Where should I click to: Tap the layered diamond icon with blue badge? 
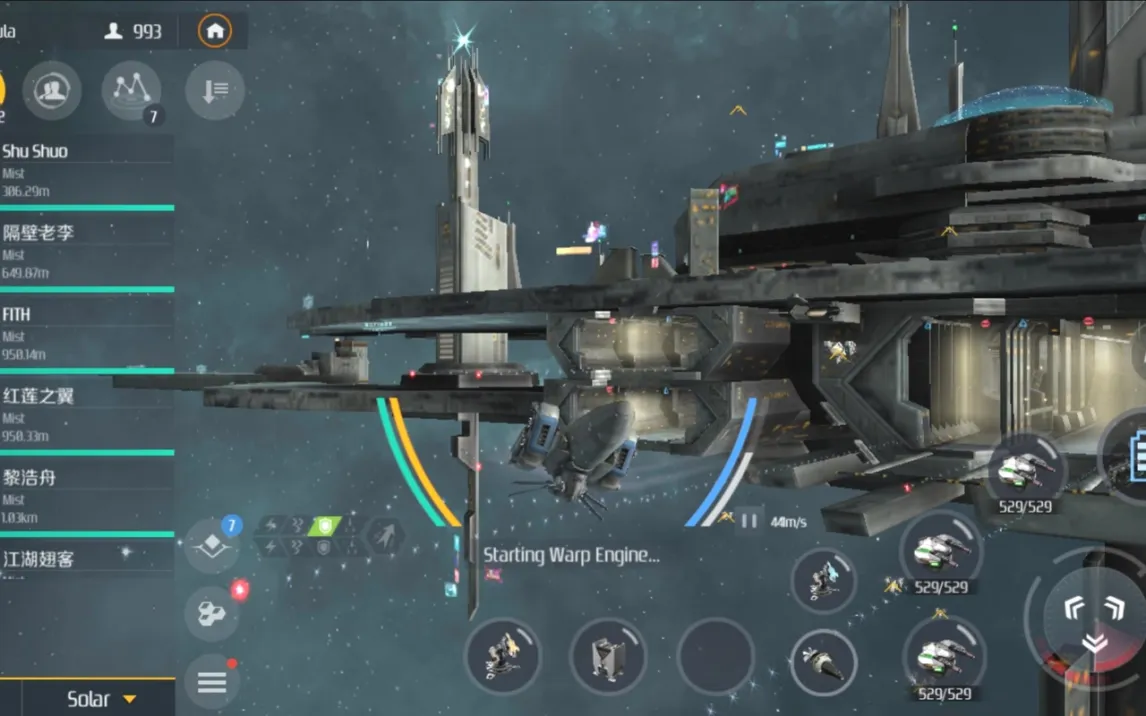[x=212, y=545]
